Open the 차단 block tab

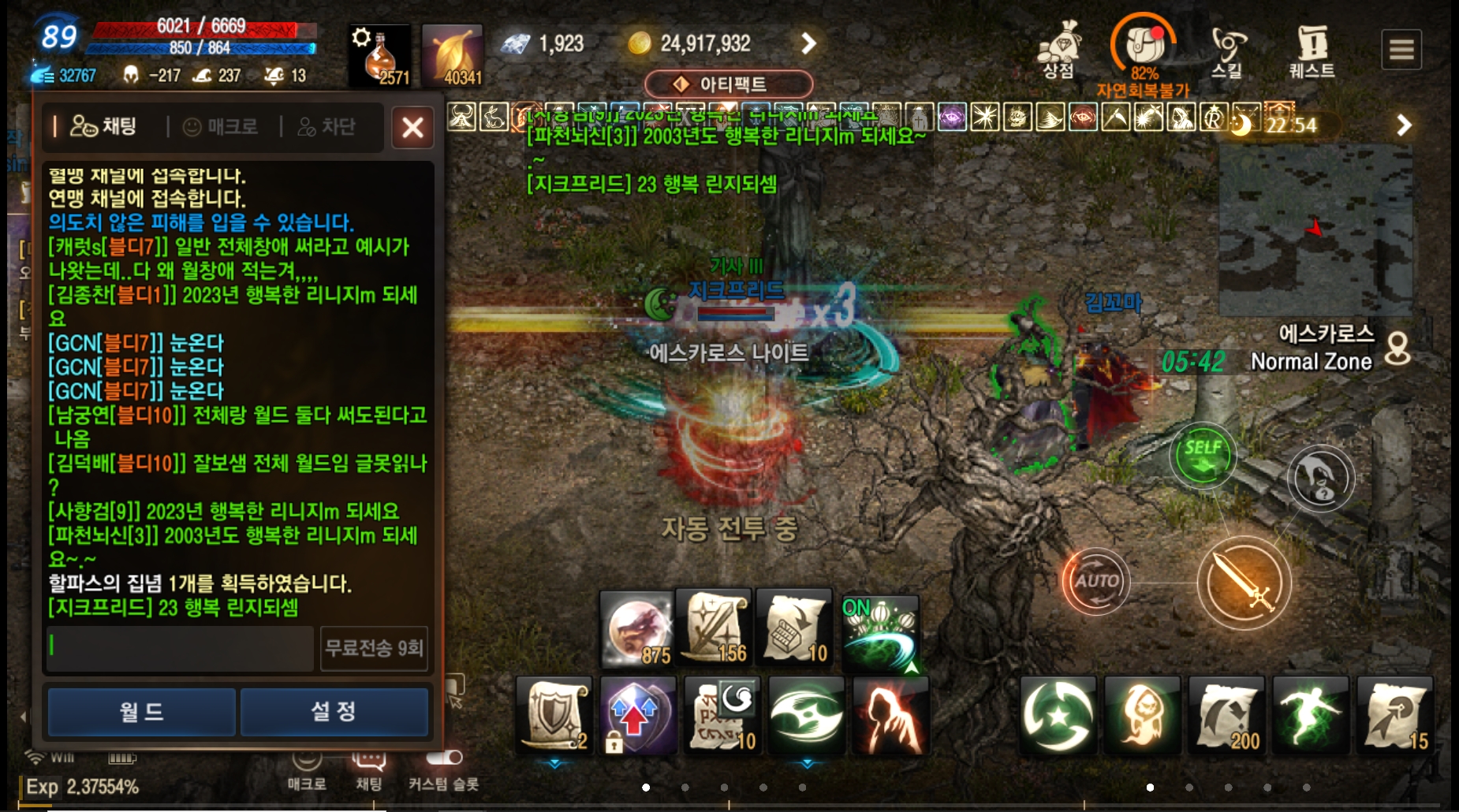click(x=327, y=126)
